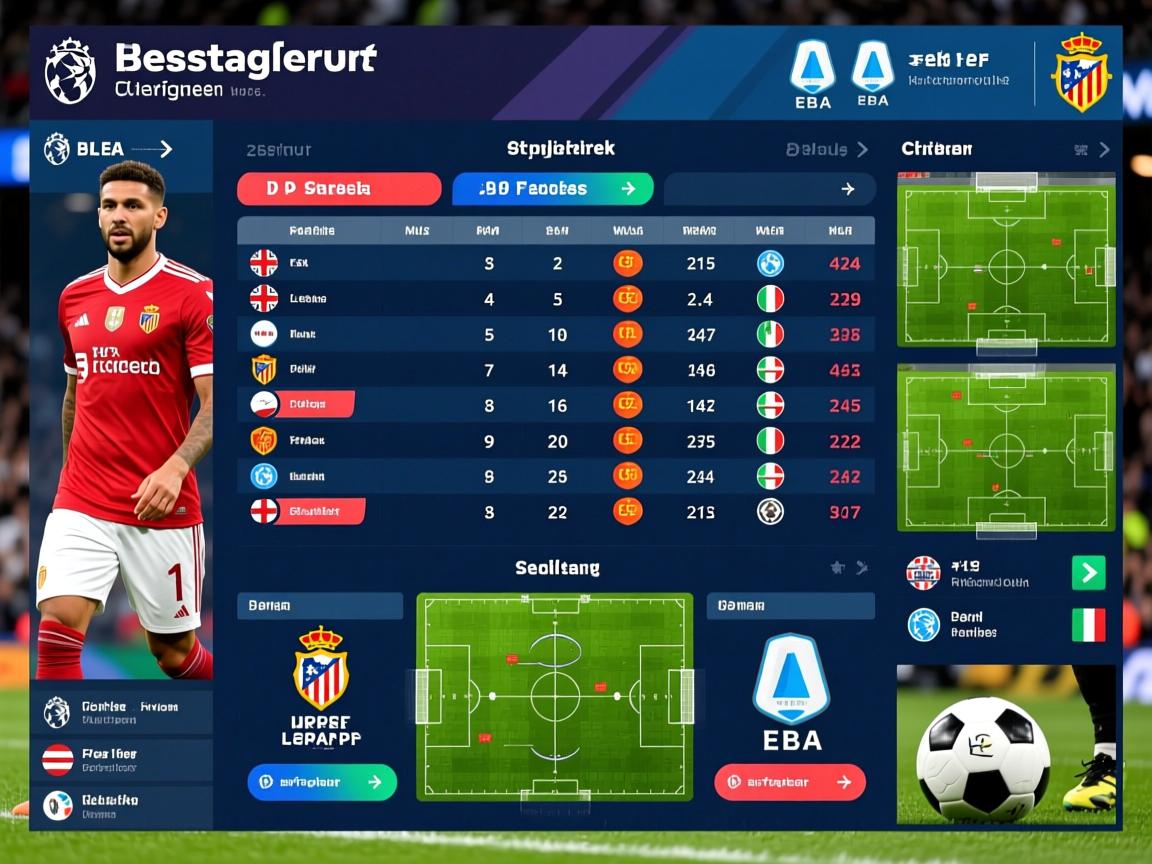Viewport: 1152px width, 864px height.
Task: Click the green arrow button
Action: click(x=1088, y=572)
